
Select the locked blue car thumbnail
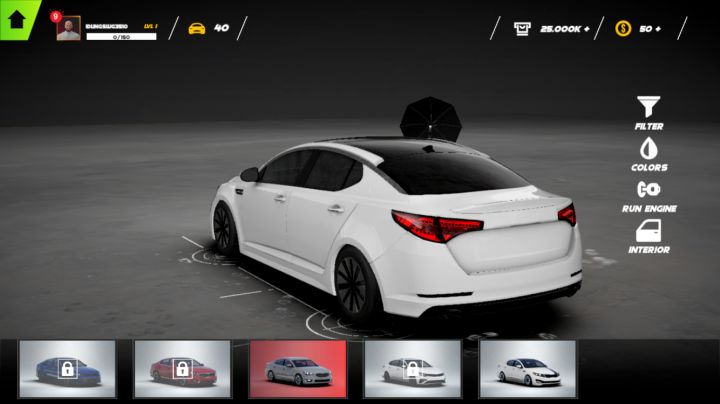point(68,369)
